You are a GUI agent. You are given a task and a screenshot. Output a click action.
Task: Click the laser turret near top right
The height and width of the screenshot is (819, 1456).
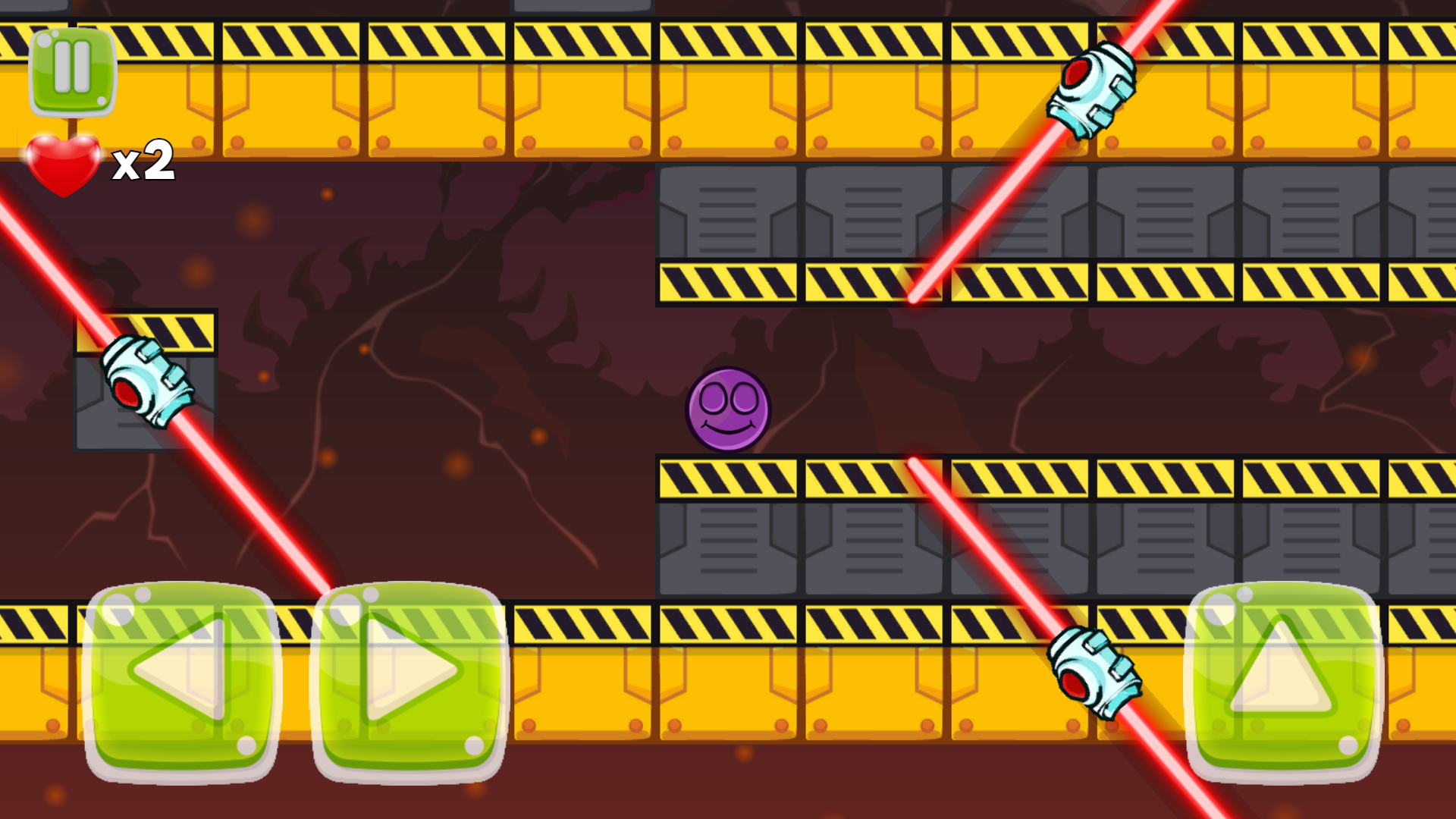click(1094, 91)
